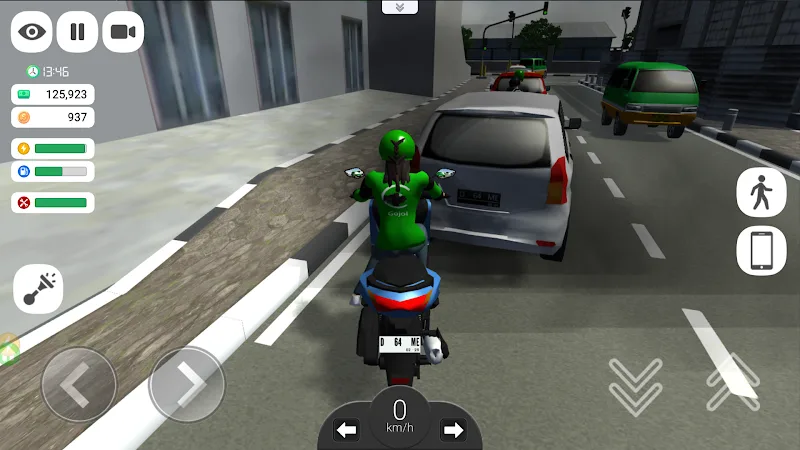Toggle the eye view button
This screenshot has width=800, height=450.
click(x=31, y=32)
